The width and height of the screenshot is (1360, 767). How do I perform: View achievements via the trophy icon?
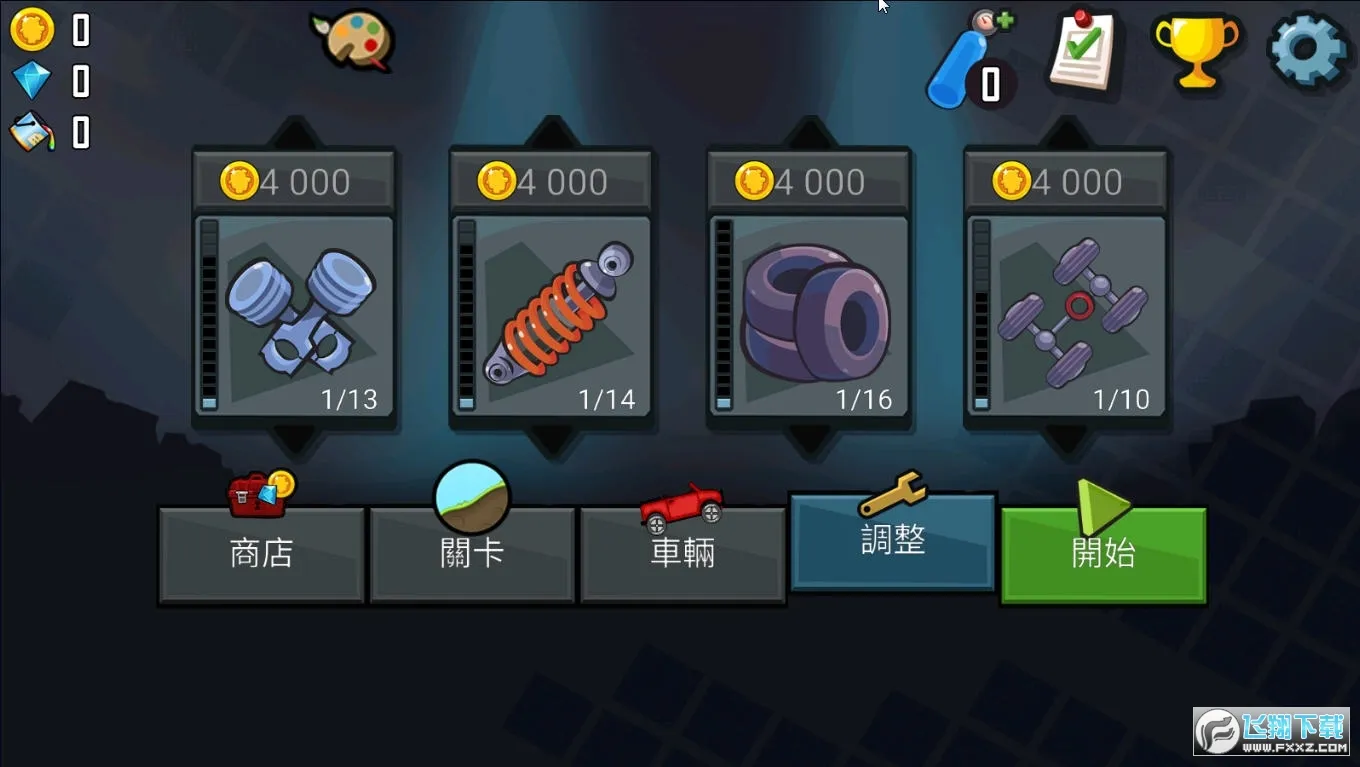click(1196, 52)
